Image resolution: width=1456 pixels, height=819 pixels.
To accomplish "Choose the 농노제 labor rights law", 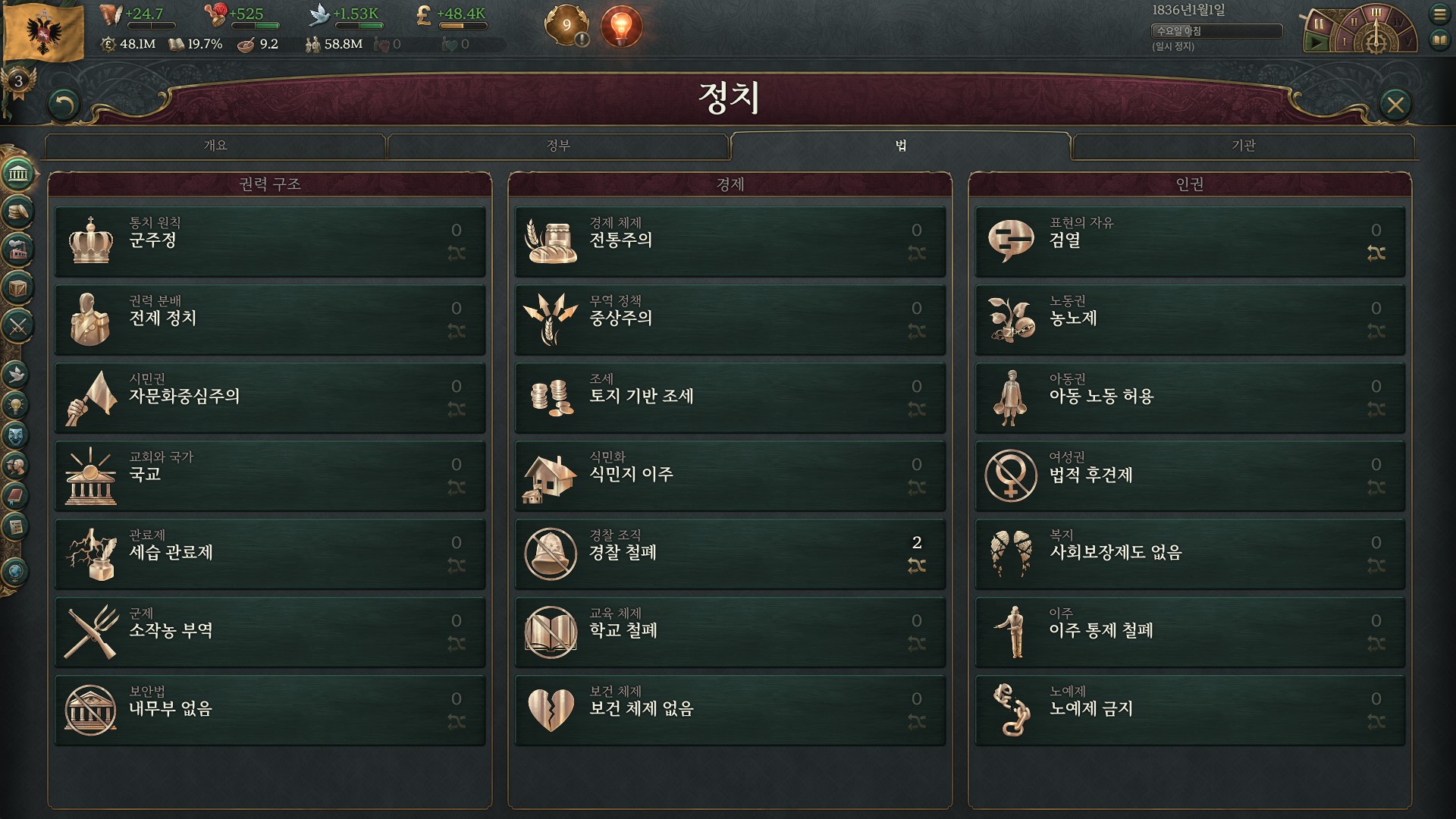I will coord(1189,319).
